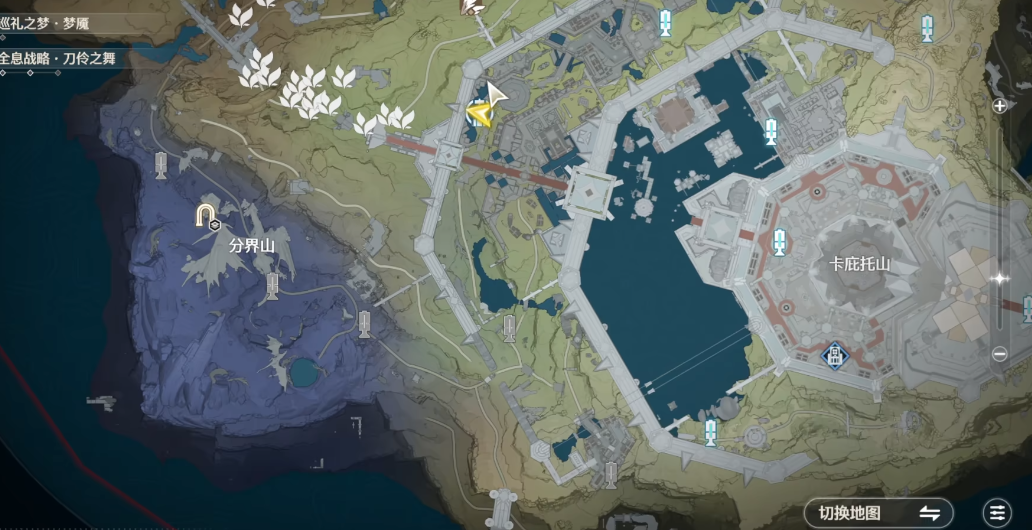Zoom in with the map plus button
1032x530 pixels.
[x=999, y=105]
